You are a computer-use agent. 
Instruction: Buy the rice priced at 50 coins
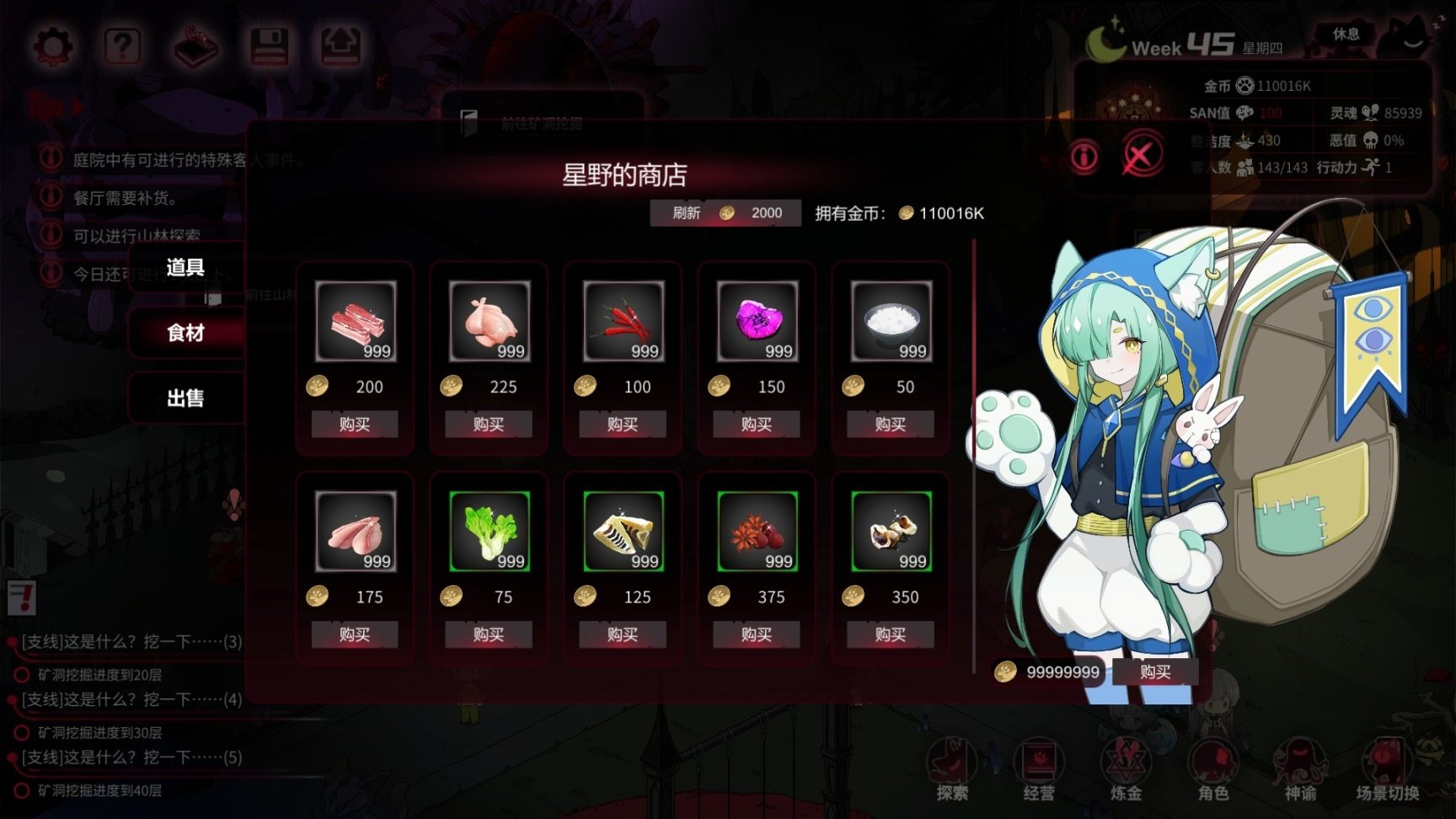889,425
